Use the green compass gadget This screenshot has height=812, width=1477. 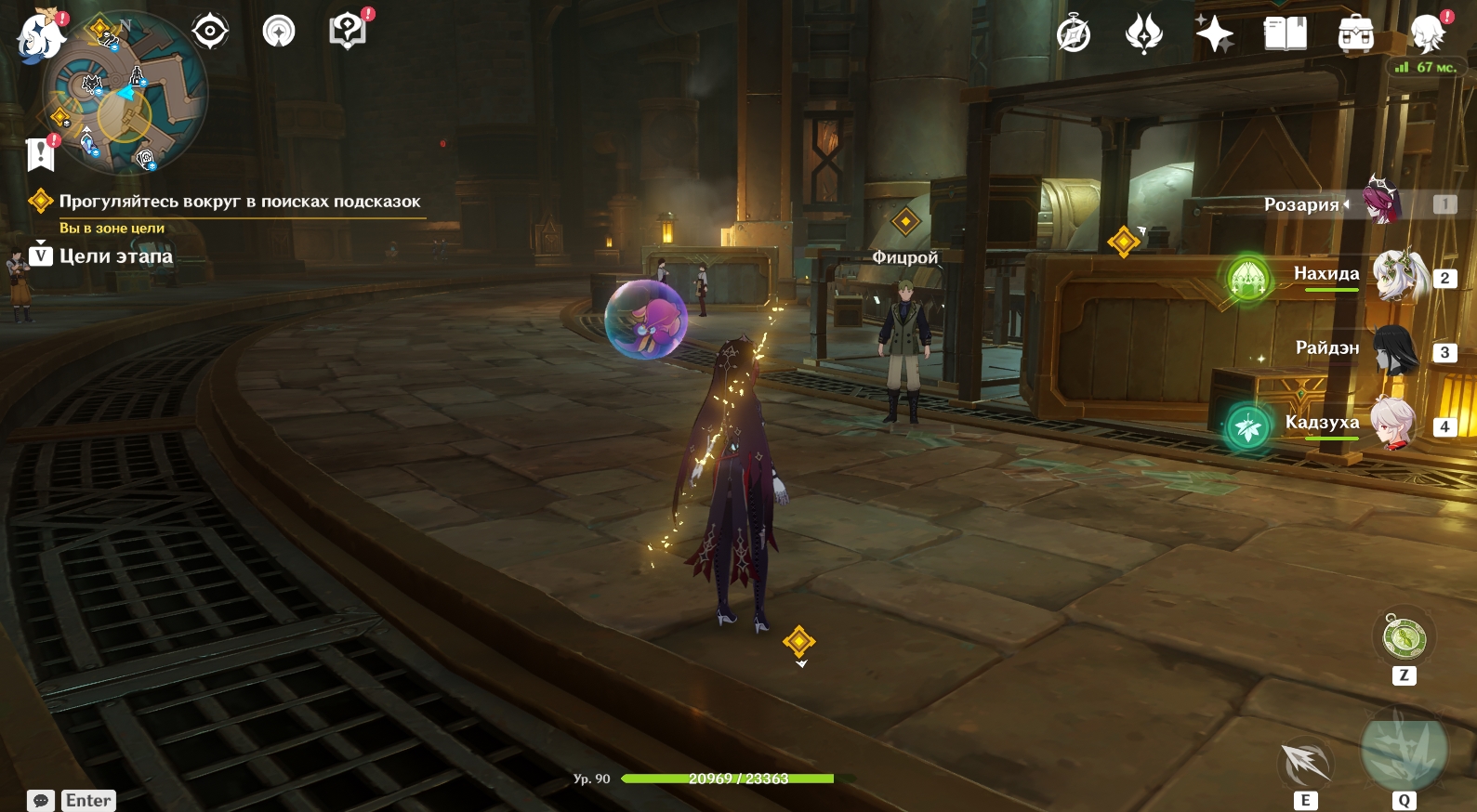point(1404,638)
